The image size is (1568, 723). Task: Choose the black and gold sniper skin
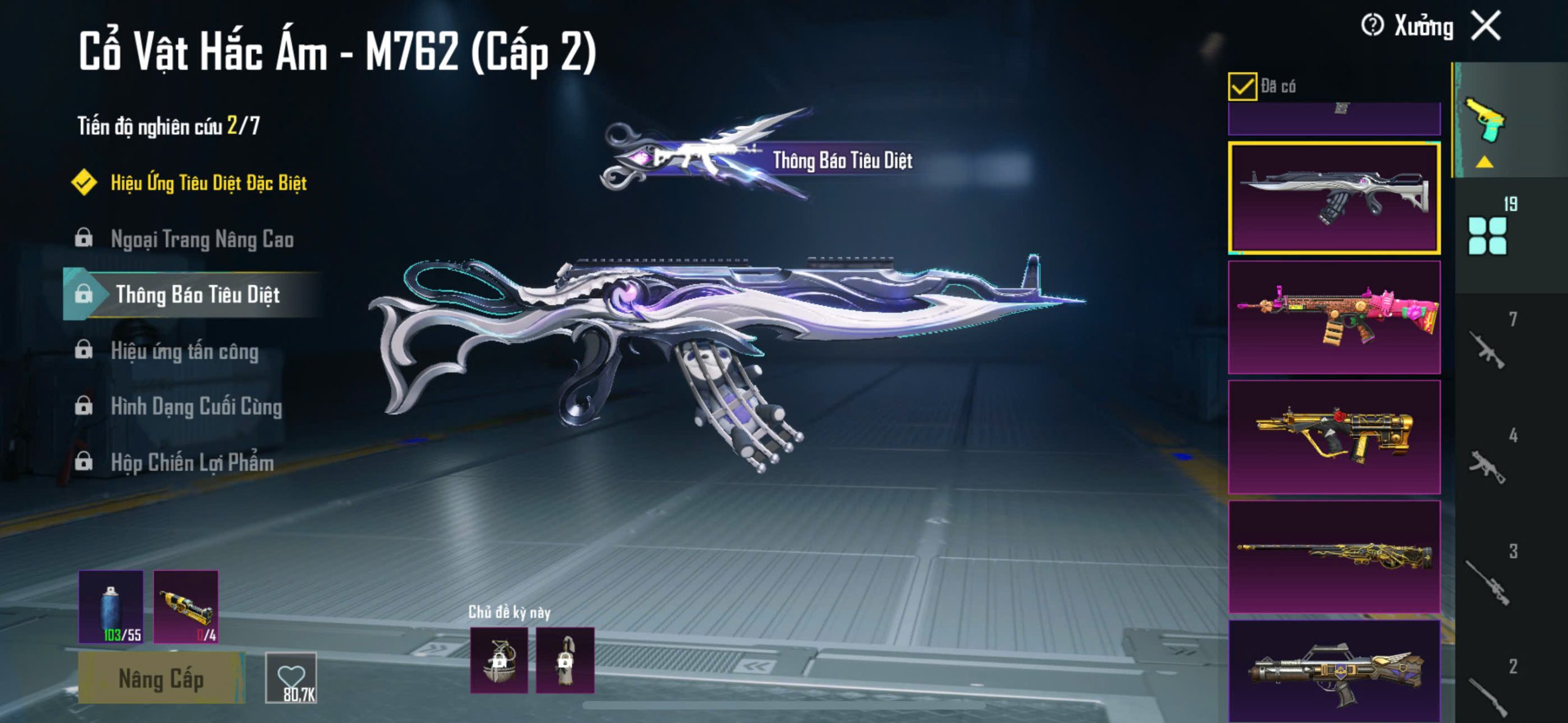[1334, 556]
